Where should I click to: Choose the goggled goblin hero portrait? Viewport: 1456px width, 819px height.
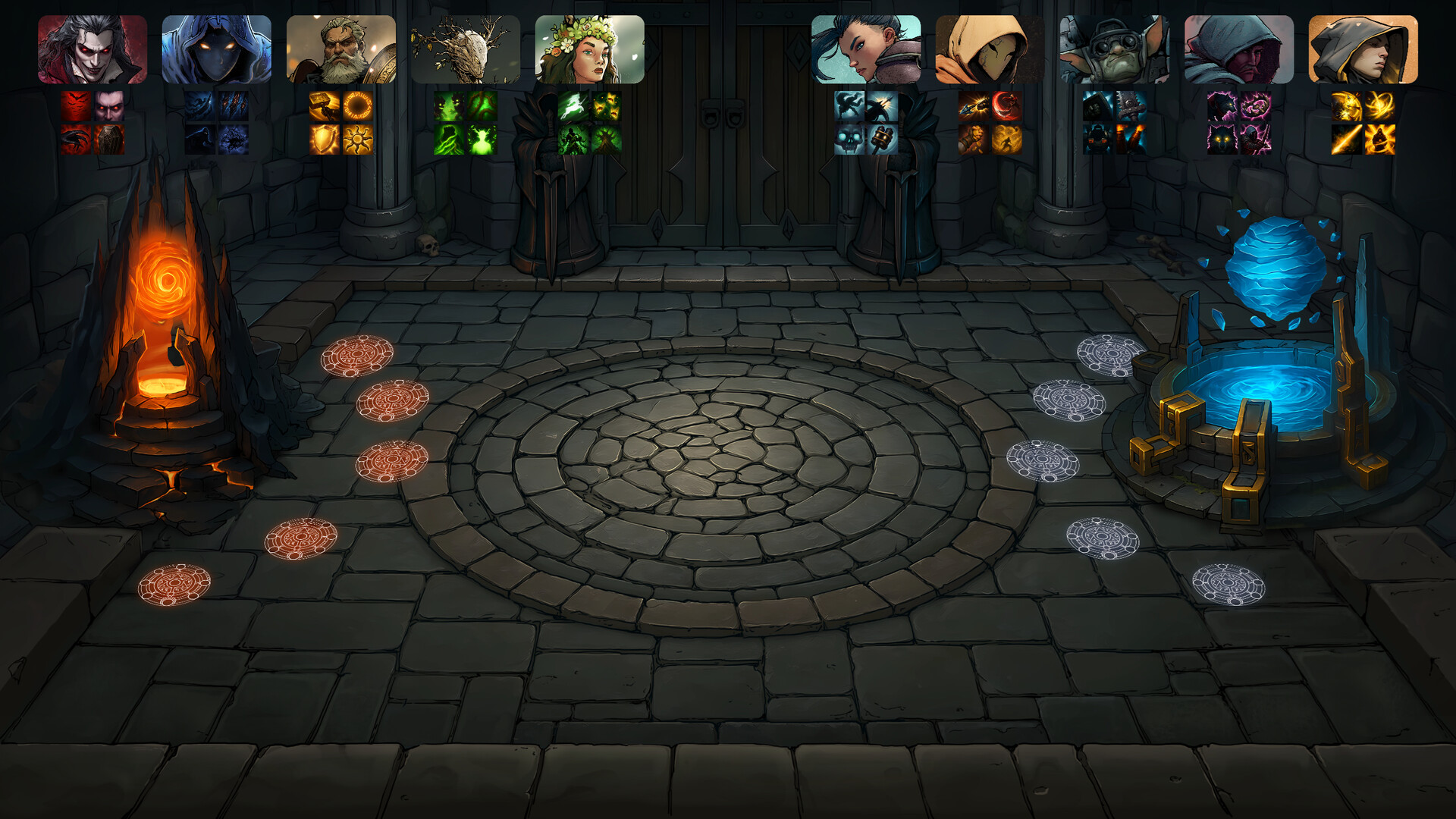point(1115,49)
